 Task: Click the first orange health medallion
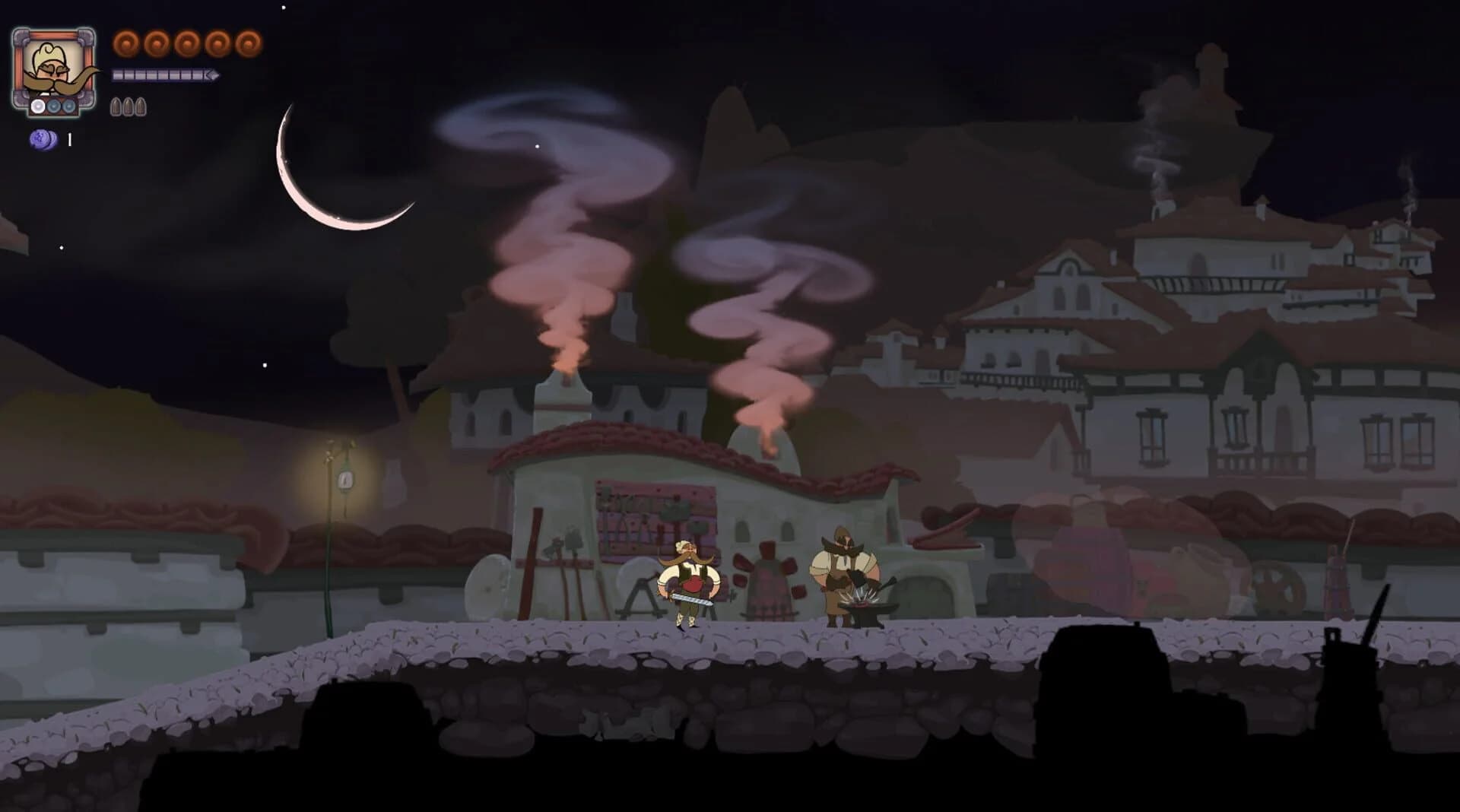pyautogui.click(x=126, y=43)
